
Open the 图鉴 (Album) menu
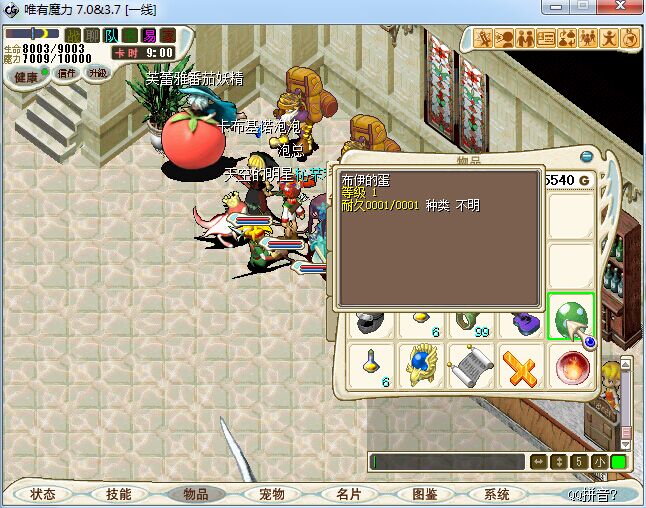tap(424, 494)
